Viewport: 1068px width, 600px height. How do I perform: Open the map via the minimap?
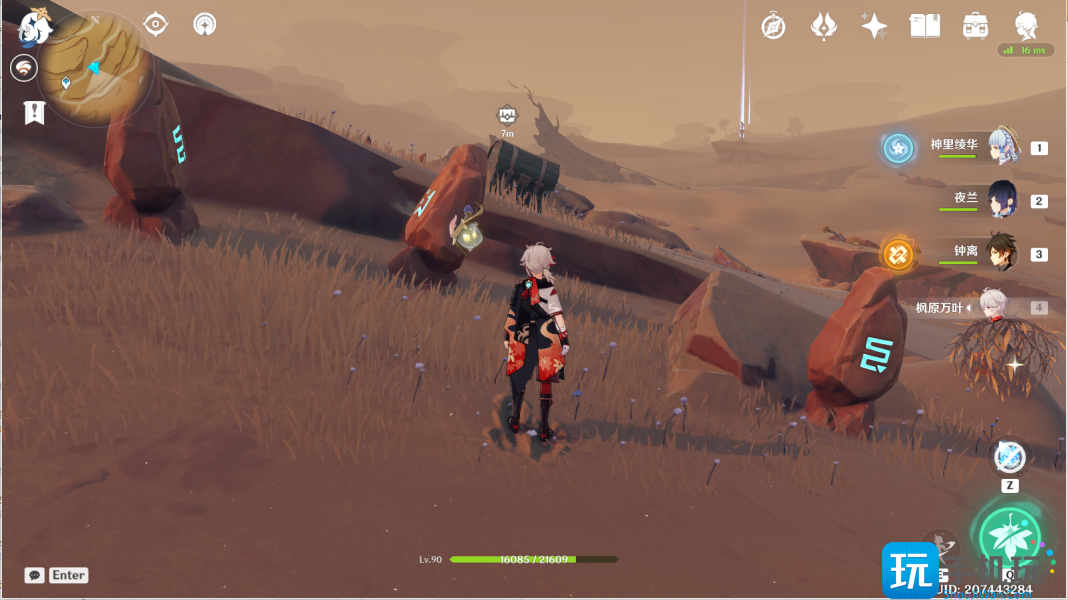coord(96,68)
